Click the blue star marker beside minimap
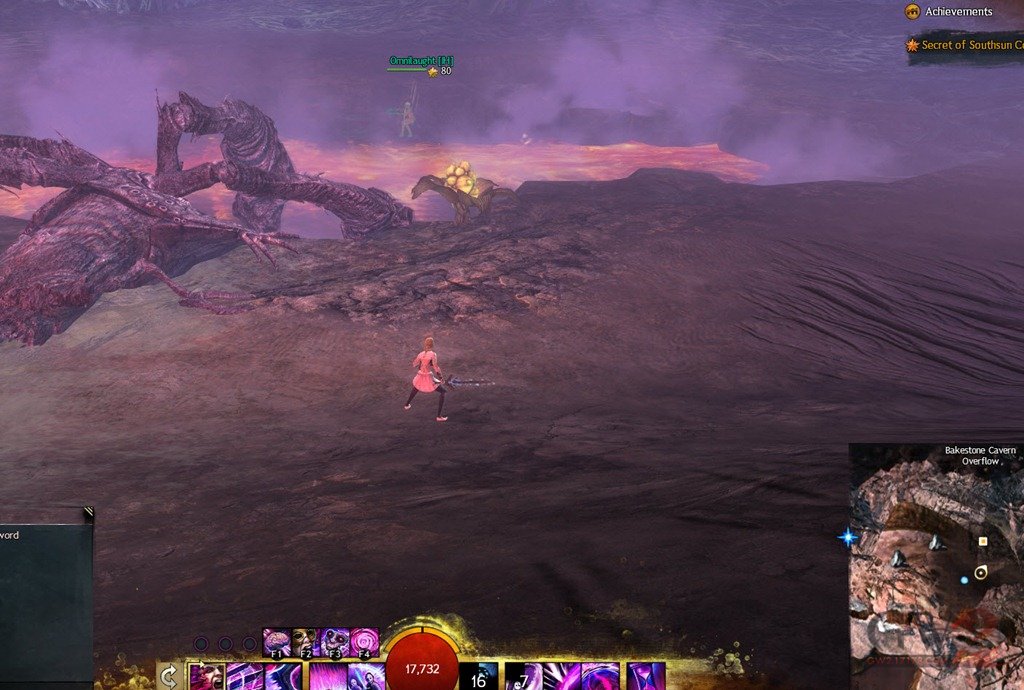This screenshot has width=1024, height=690. coord(848,538)
